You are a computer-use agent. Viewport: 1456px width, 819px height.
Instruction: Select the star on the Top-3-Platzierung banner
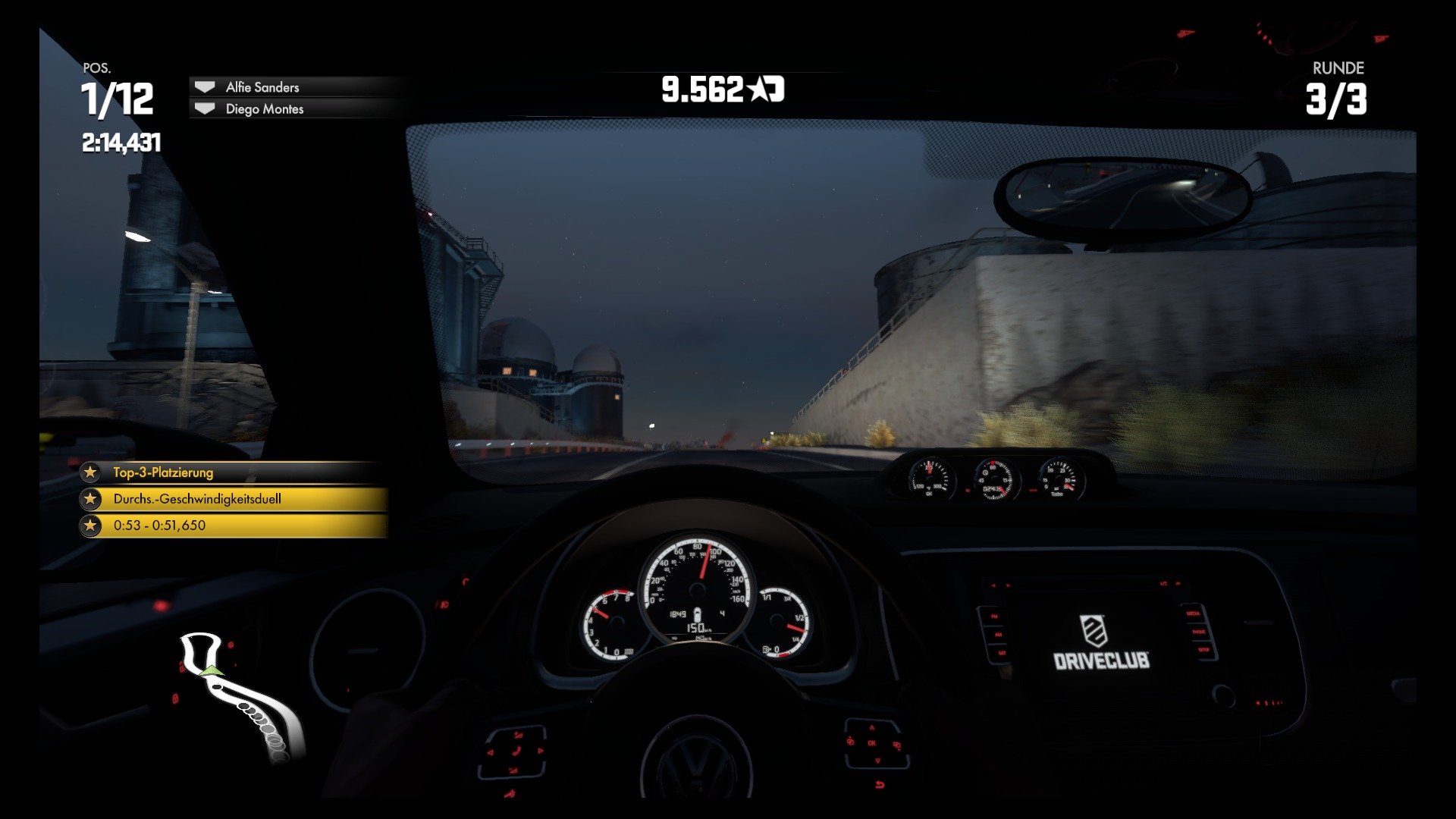pos(92,472)
